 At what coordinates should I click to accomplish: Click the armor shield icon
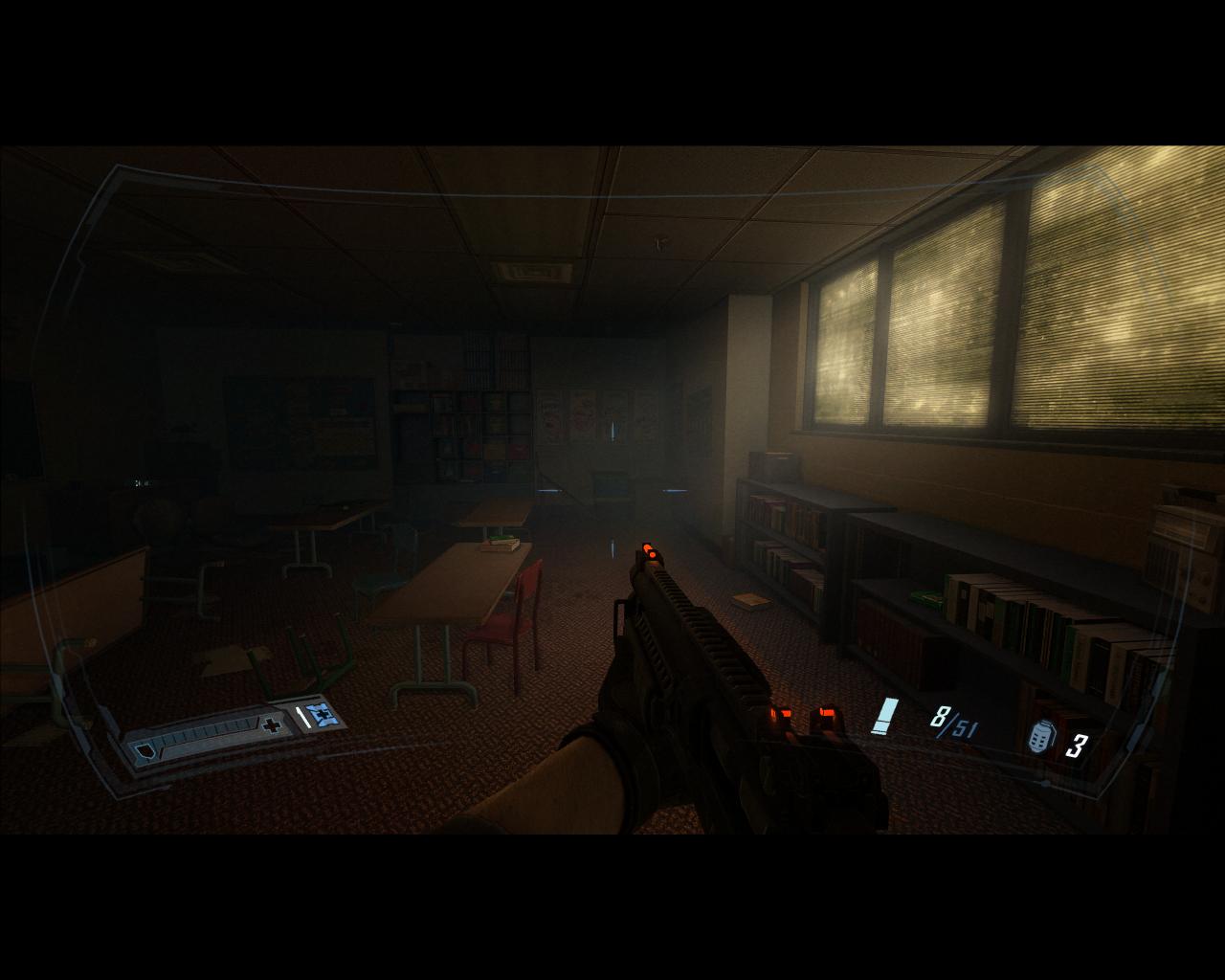145,750
